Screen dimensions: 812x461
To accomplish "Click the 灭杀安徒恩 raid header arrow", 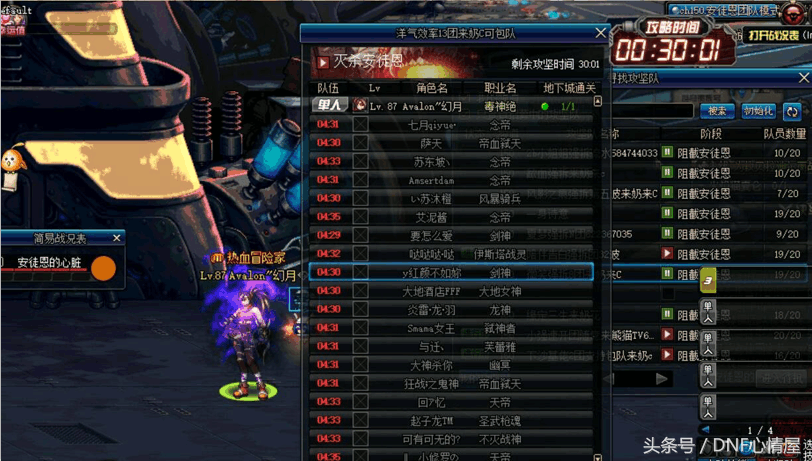I will pyautogui.click(x=323, y=63).
